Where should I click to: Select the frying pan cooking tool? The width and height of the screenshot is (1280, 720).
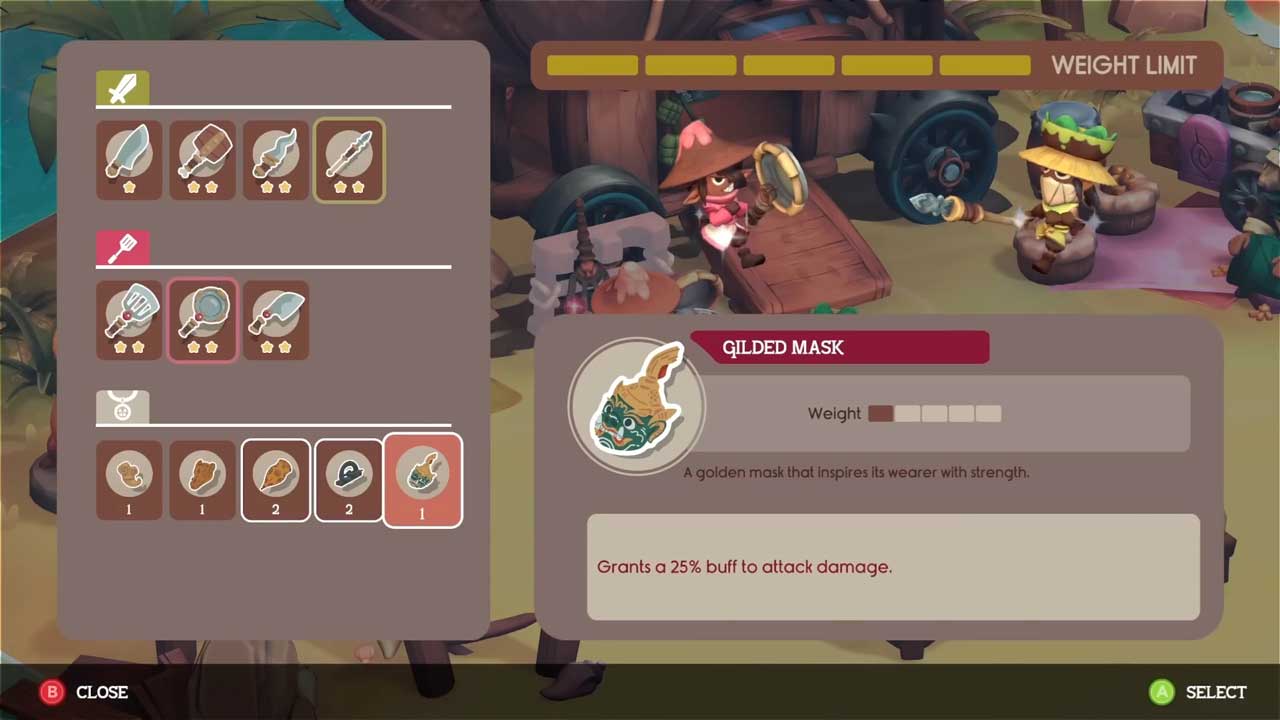(202, 320)
